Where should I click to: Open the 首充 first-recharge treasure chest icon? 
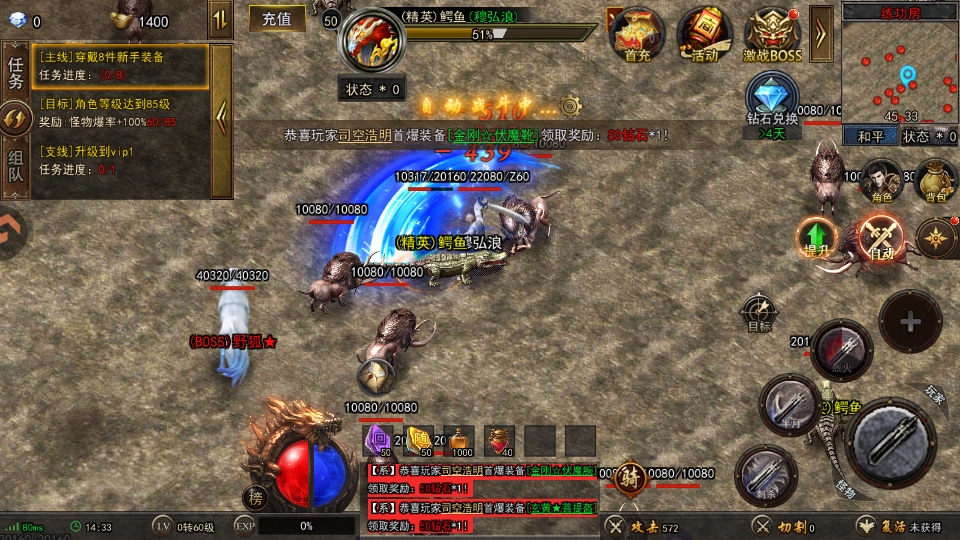click(x=637, y=33)
